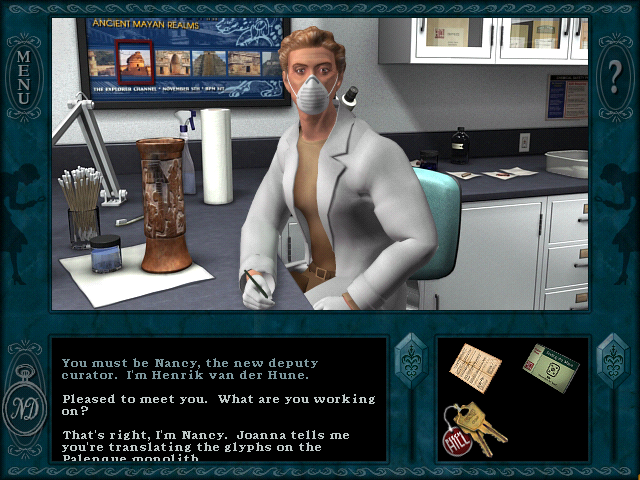The image size is (640, 480).
Task: Pick the tan punch card inventory item
Action: click(x=475, y=366)
